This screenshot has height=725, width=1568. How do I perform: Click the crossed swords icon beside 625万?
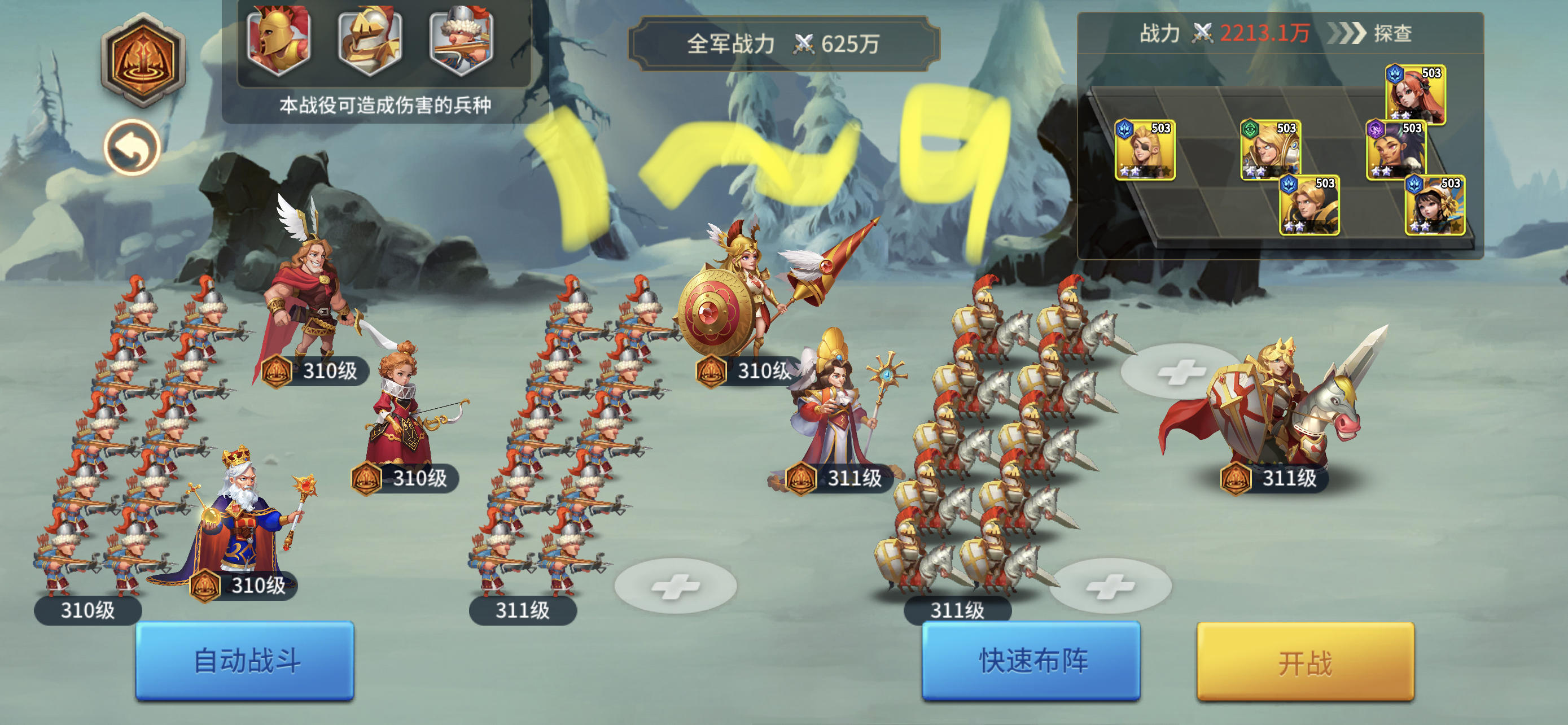805,42
